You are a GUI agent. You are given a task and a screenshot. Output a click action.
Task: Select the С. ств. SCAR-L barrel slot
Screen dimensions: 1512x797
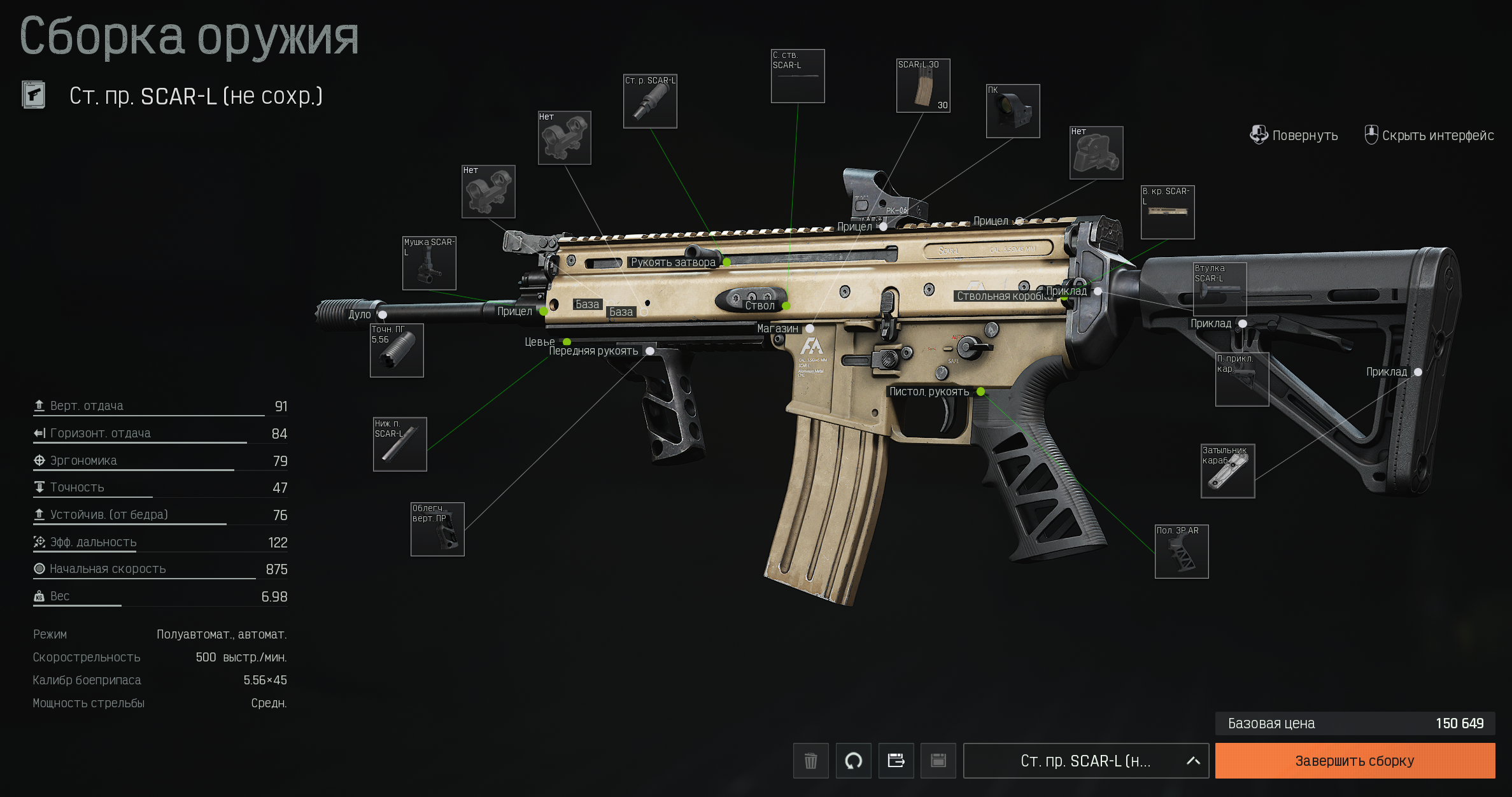point(798,76)
